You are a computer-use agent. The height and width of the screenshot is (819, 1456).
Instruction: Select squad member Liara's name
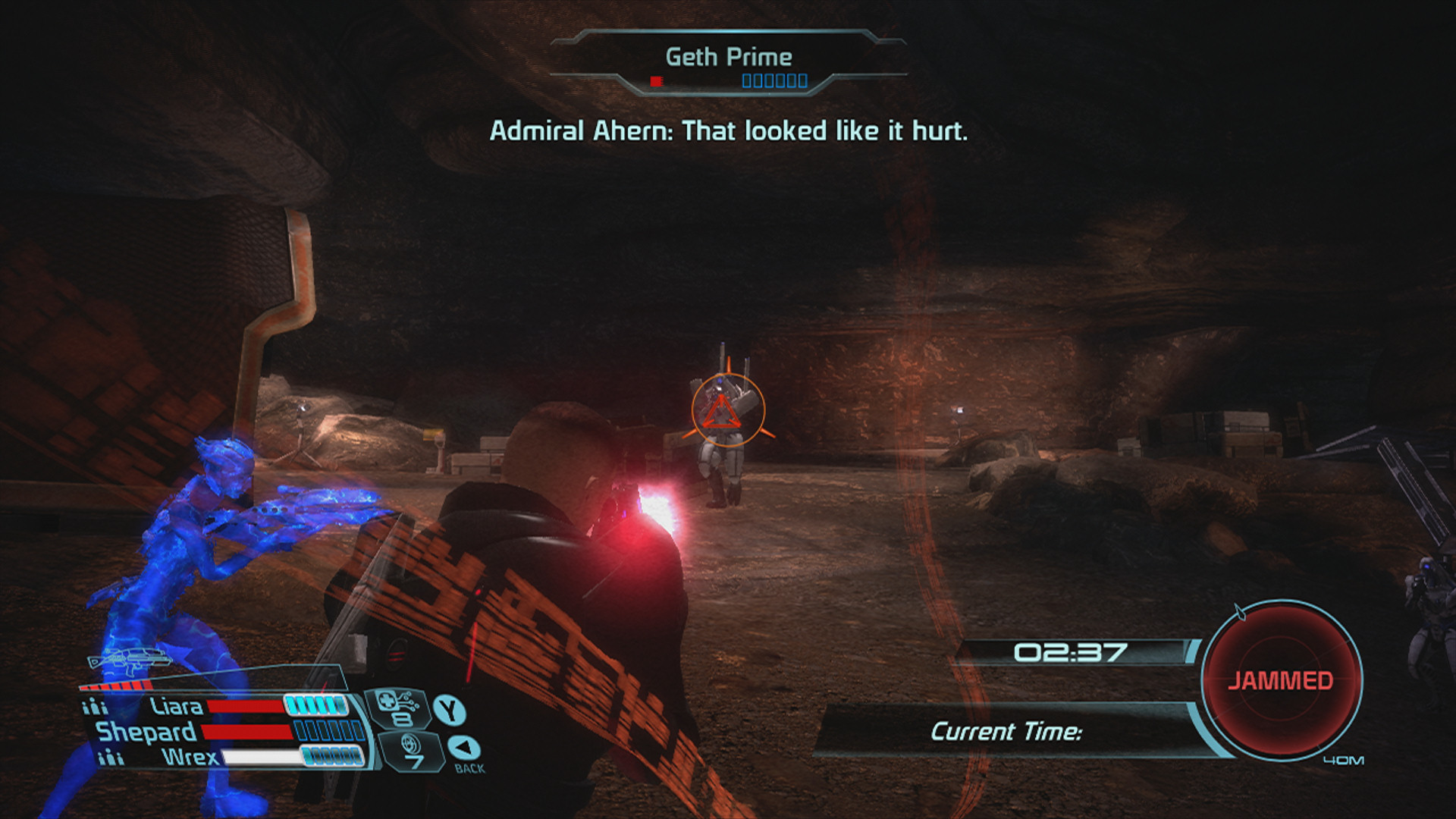tap(176, 707)
